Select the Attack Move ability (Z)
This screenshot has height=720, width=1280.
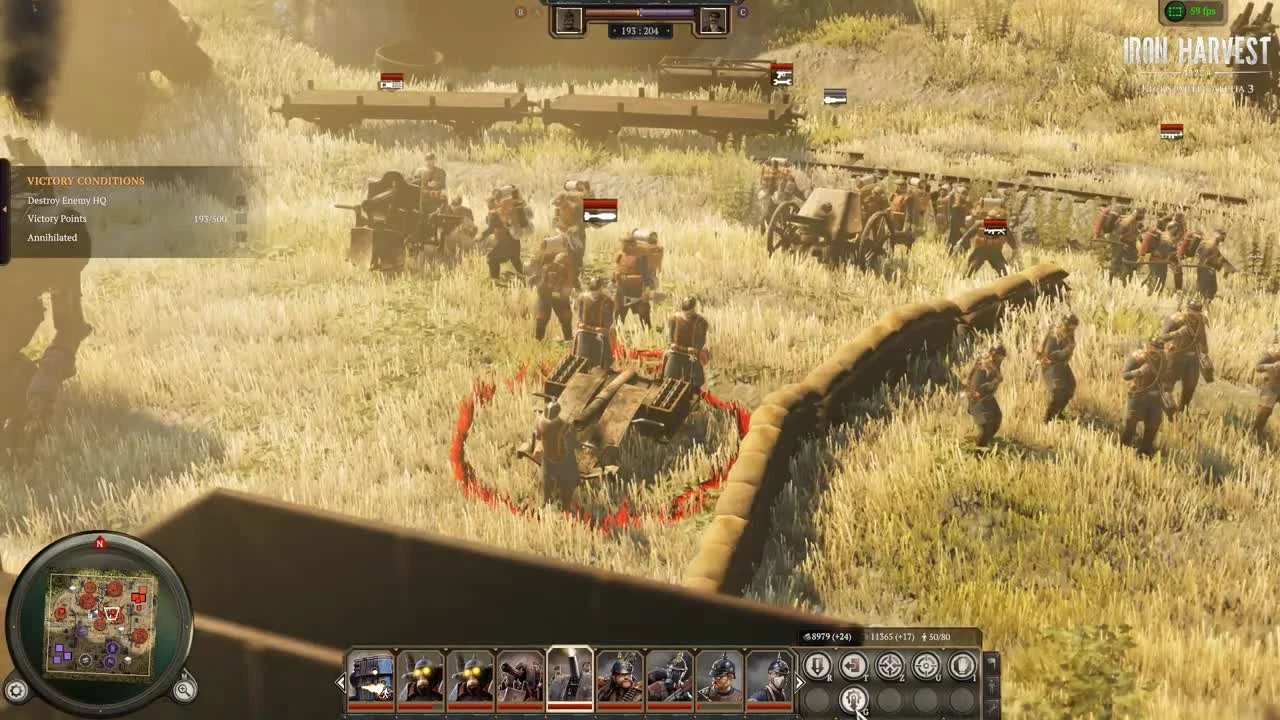[889, 666]
